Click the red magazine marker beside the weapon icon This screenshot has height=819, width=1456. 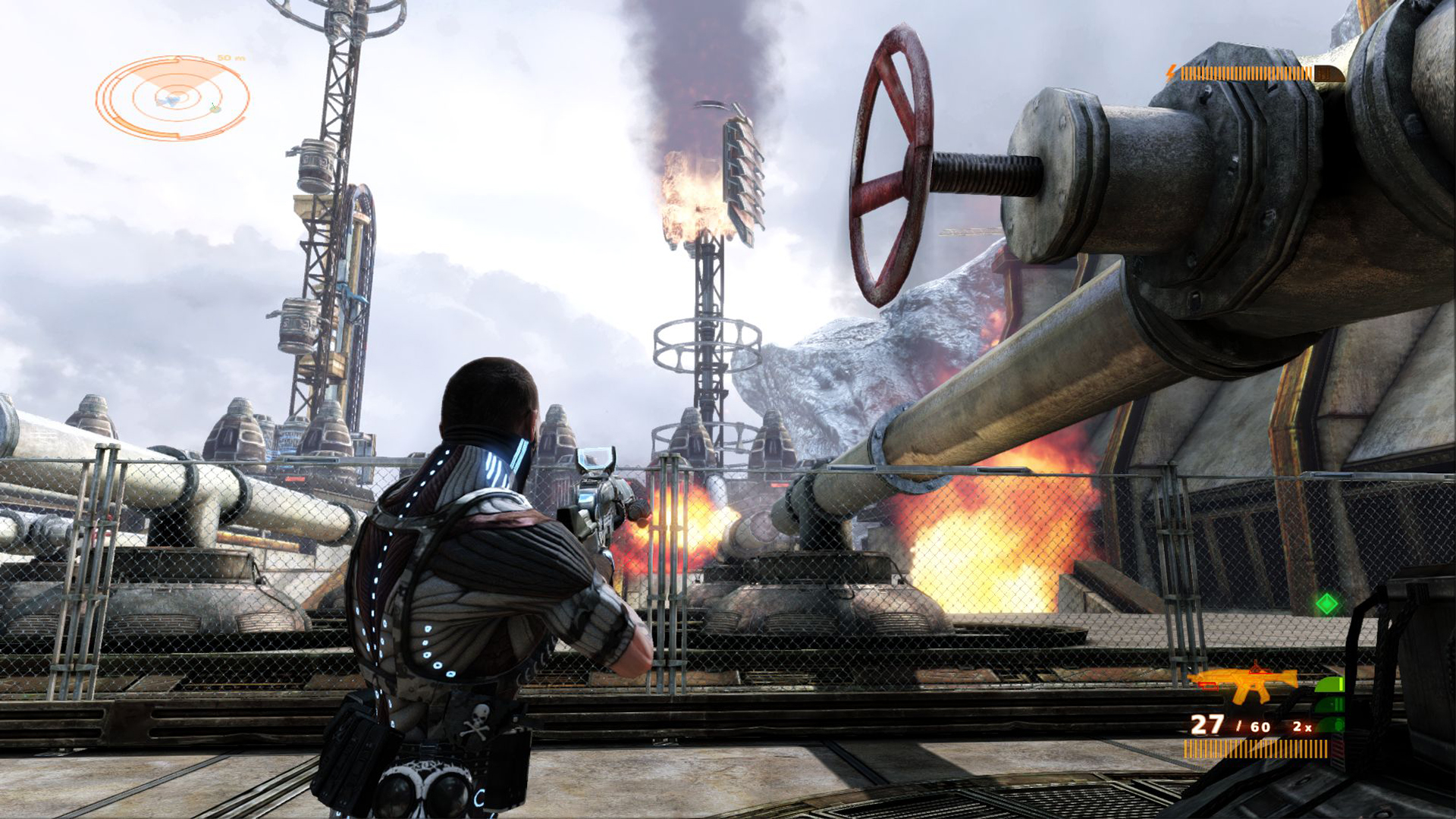pyautogui.click(x=1208, y=686)
